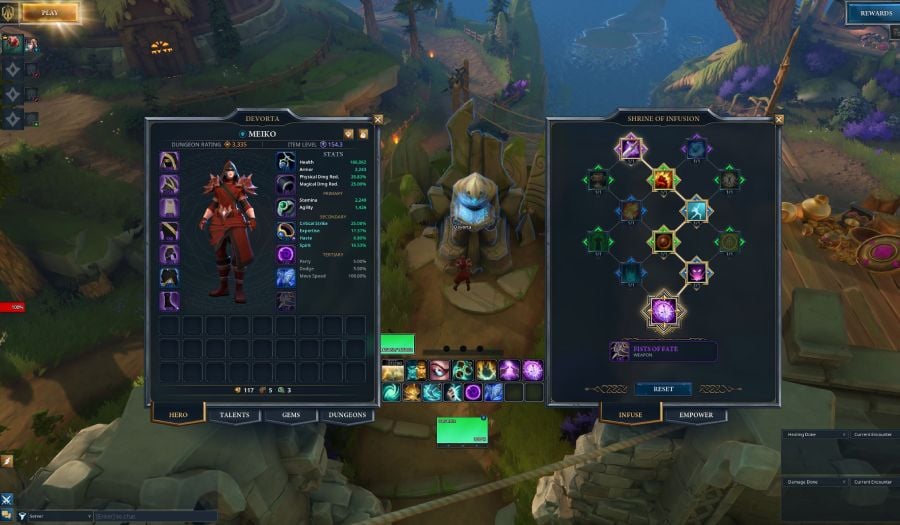Select the running figure infusion node

(695, 210)
